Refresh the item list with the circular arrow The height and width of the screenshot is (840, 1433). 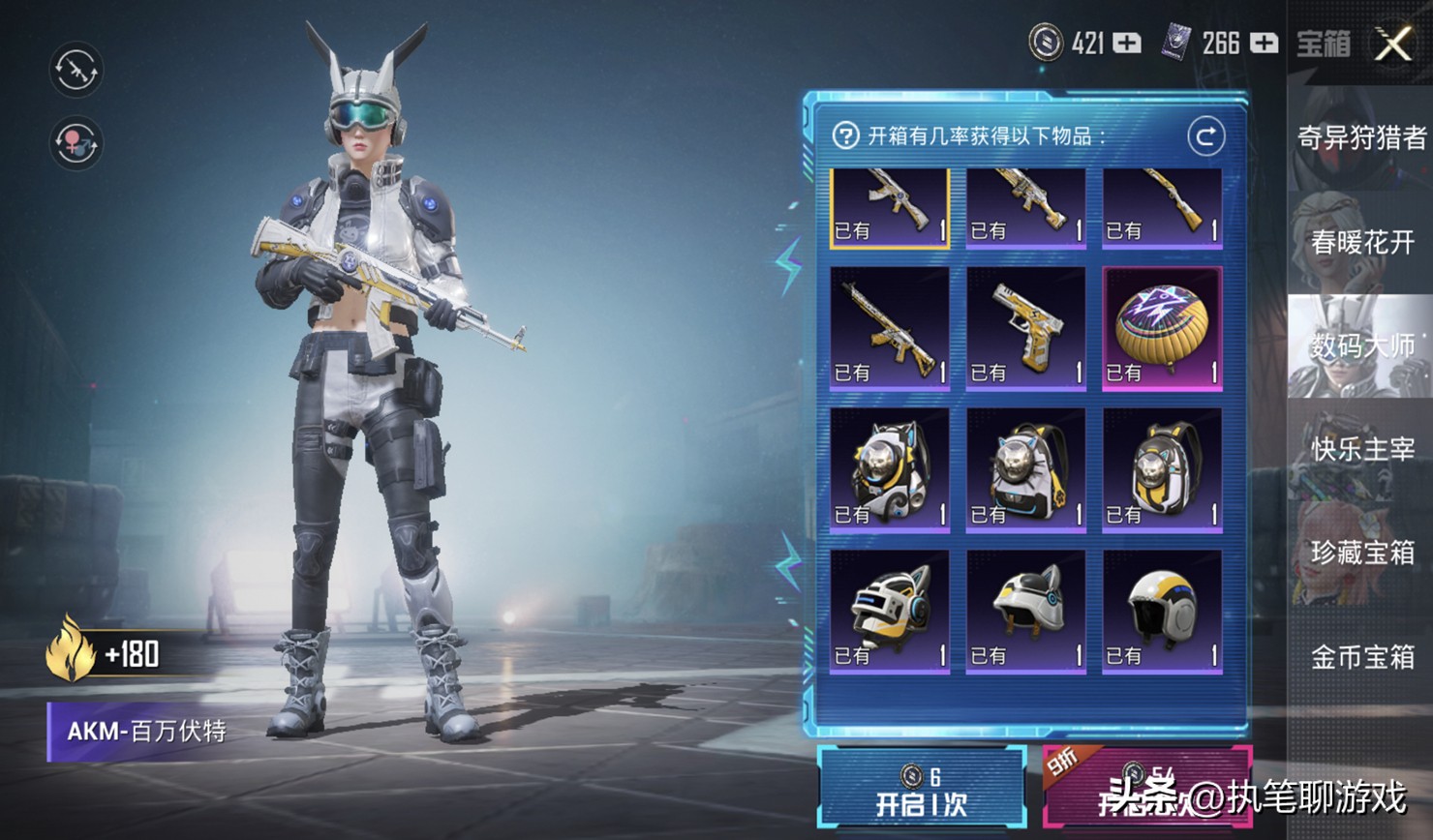click(1205, 136)
